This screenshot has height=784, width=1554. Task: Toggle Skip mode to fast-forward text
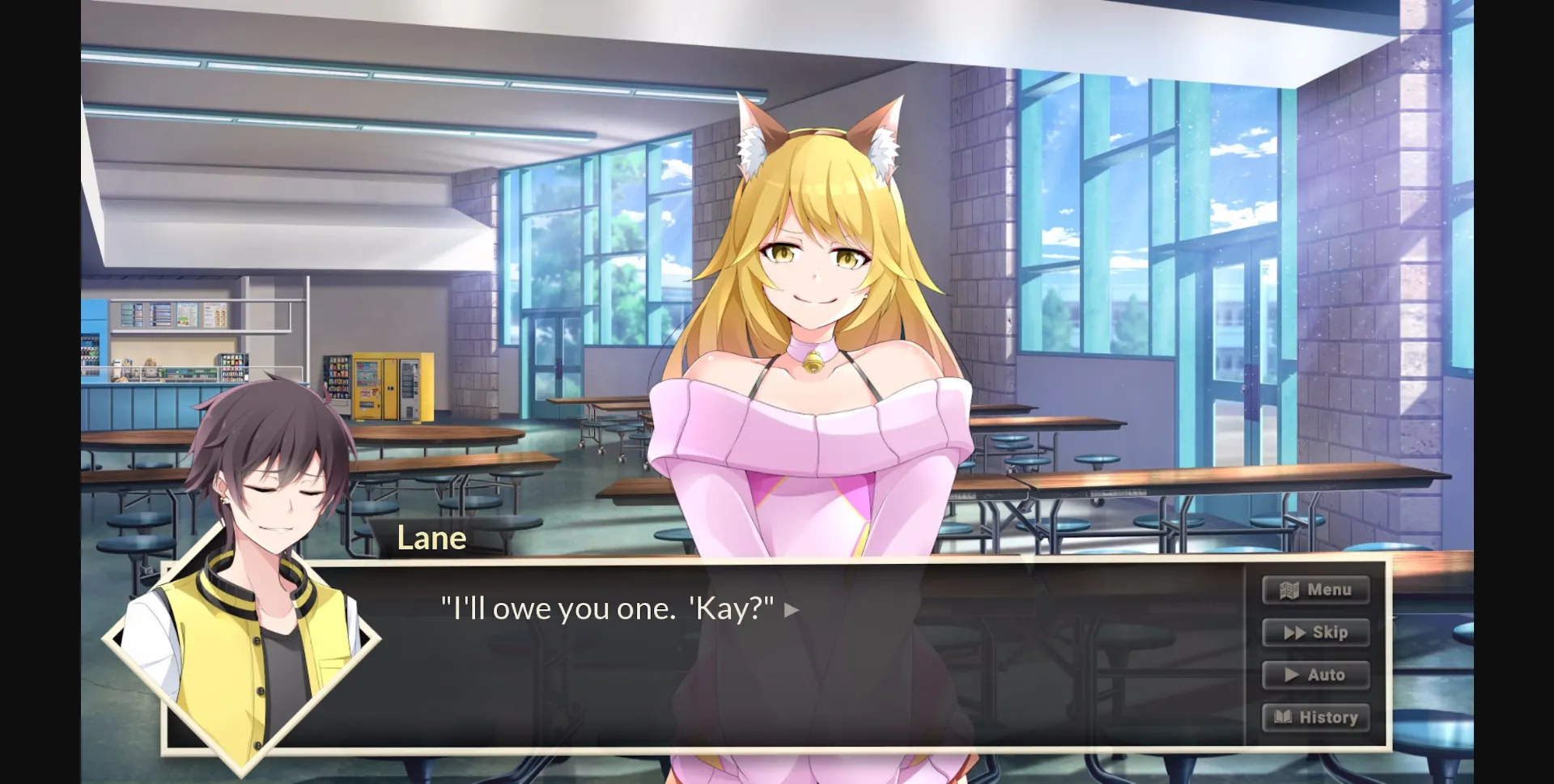(1316, 633)
